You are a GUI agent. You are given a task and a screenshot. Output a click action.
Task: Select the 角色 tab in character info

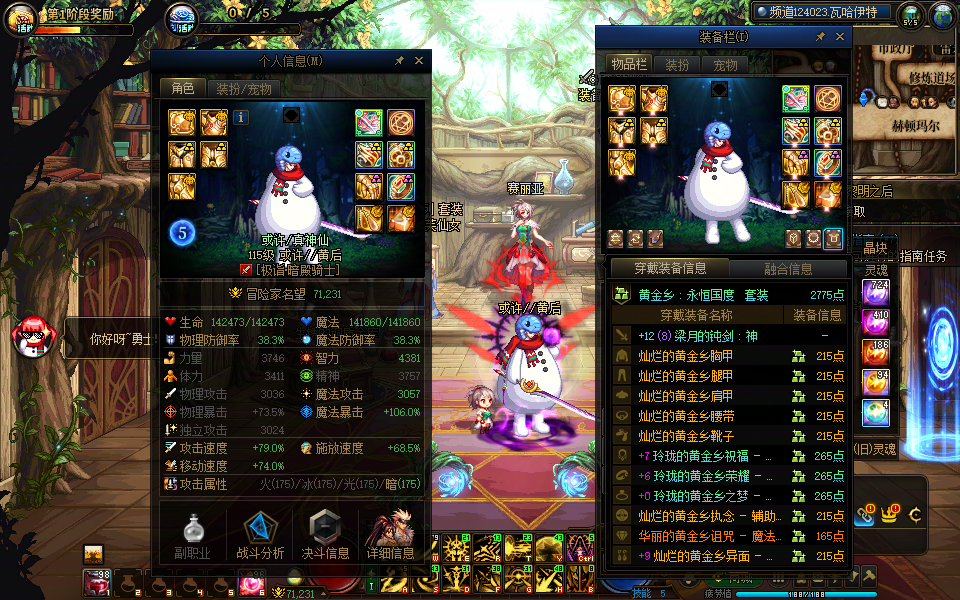pyautogui.click(x=182, y=89)
